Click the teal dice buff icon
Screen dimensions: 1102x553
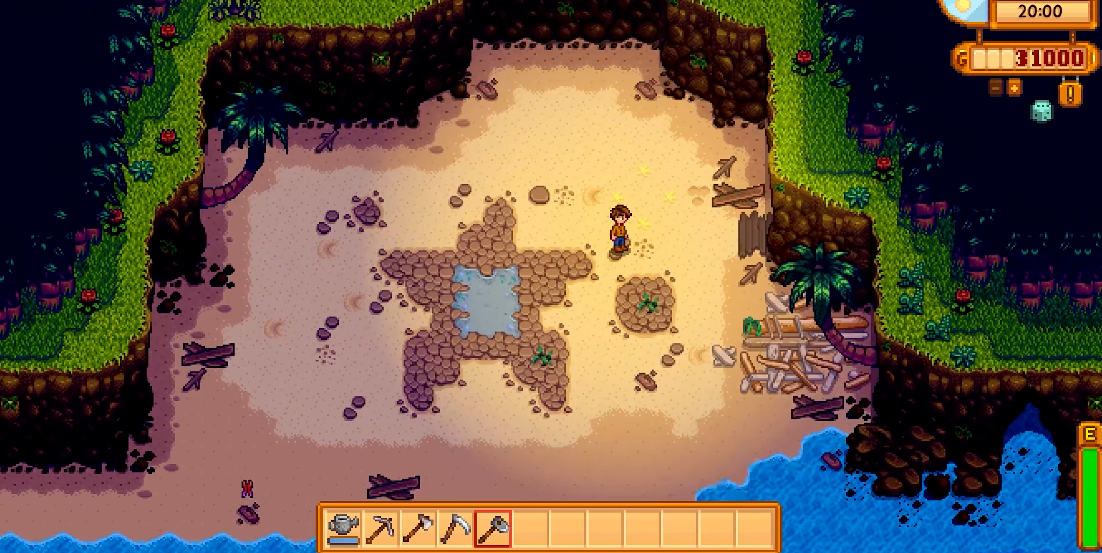point(1041,111)
